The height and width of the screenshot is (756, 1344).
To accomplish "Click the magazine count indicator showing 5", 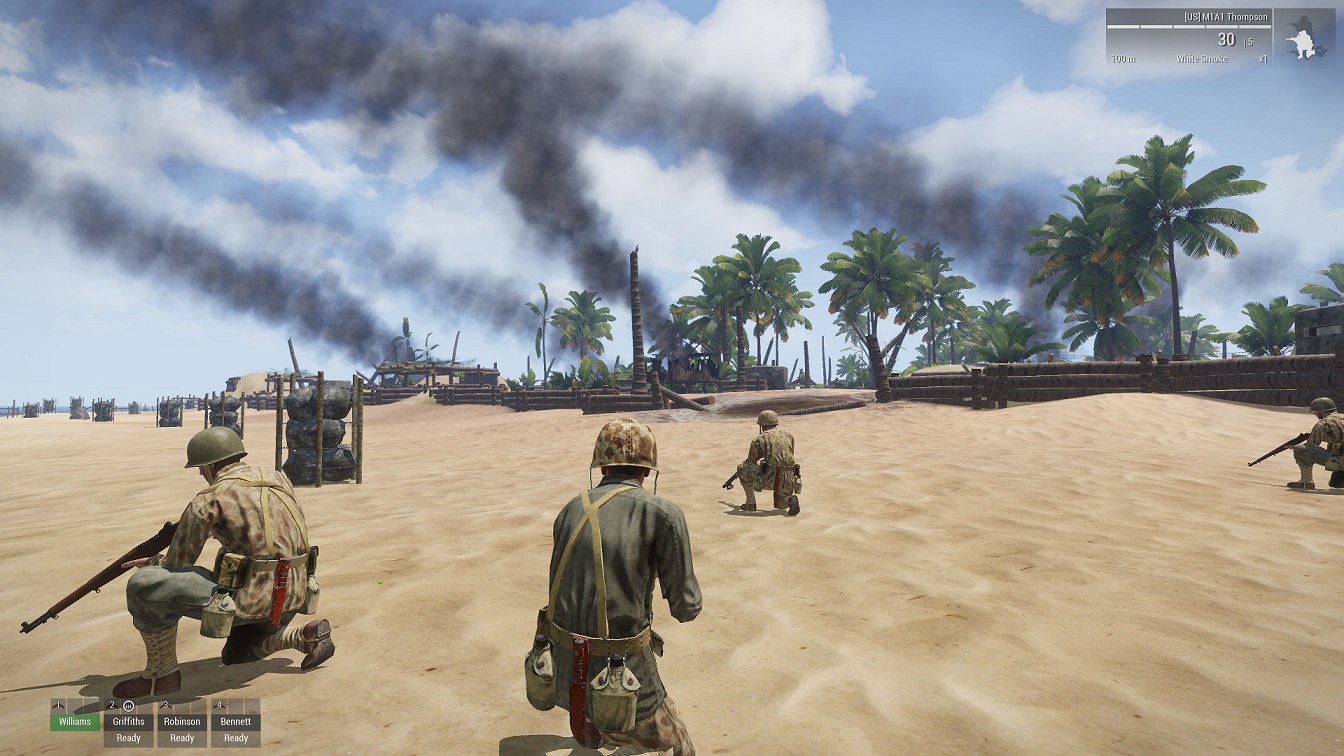I will click(1248, 40).
